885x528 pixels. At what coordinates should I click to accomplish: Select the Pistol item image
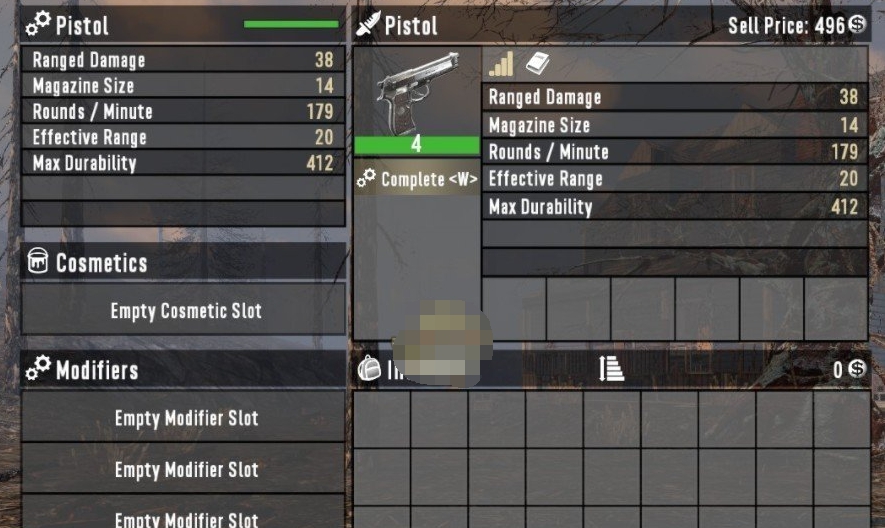(x=416, y=92)
